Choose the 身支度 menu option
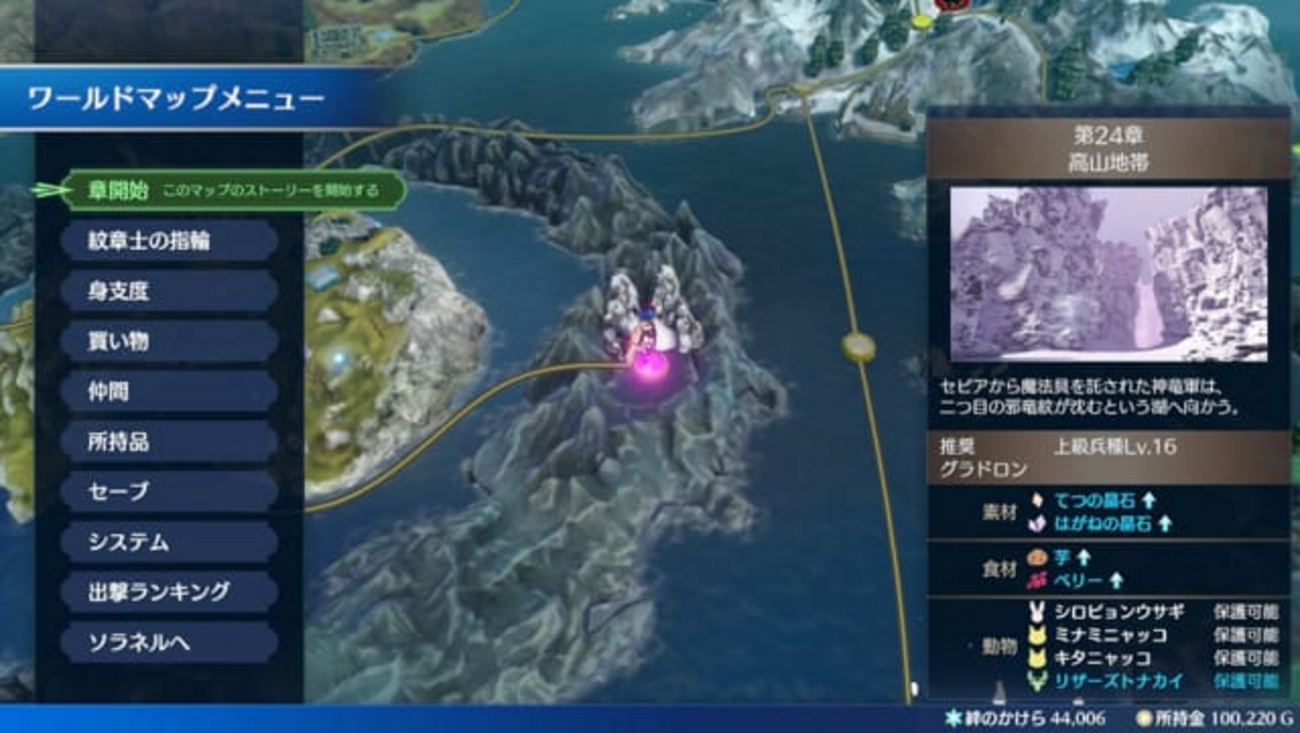The image size is (1300, 733). tap(168, 291)
